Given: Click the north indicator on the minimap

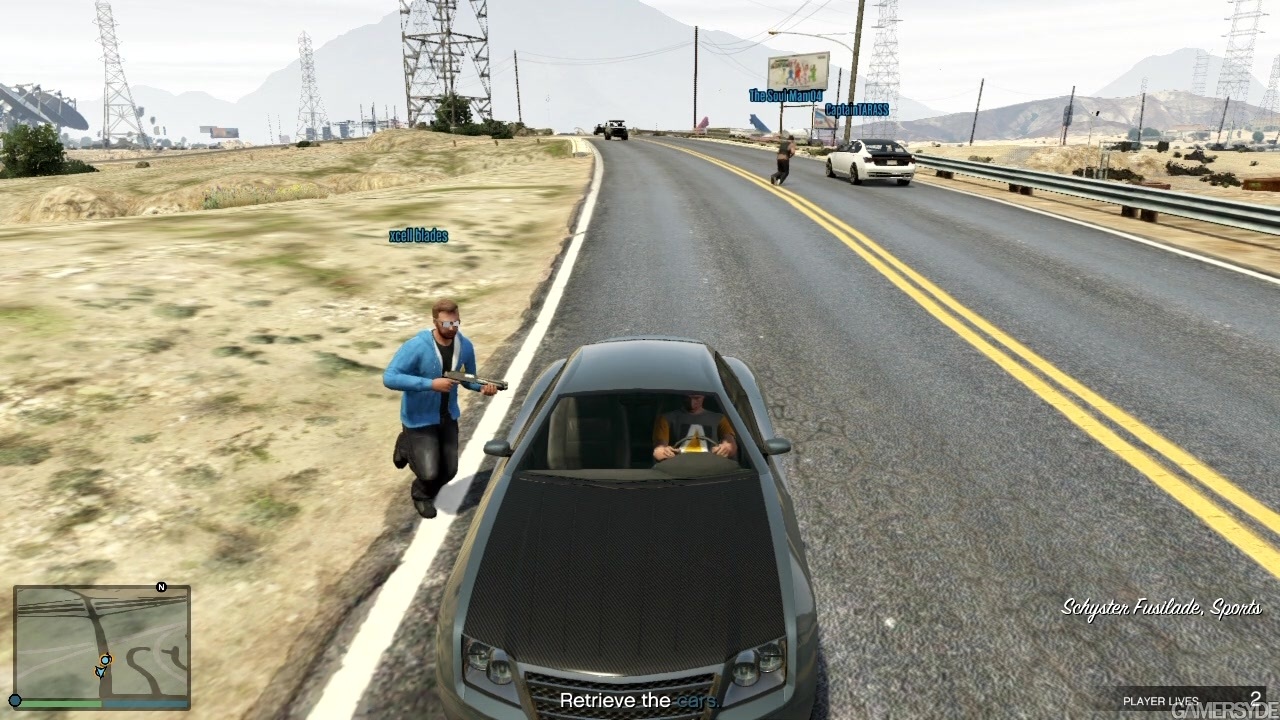Looking at the screenshot, I should tap(161, 587).
